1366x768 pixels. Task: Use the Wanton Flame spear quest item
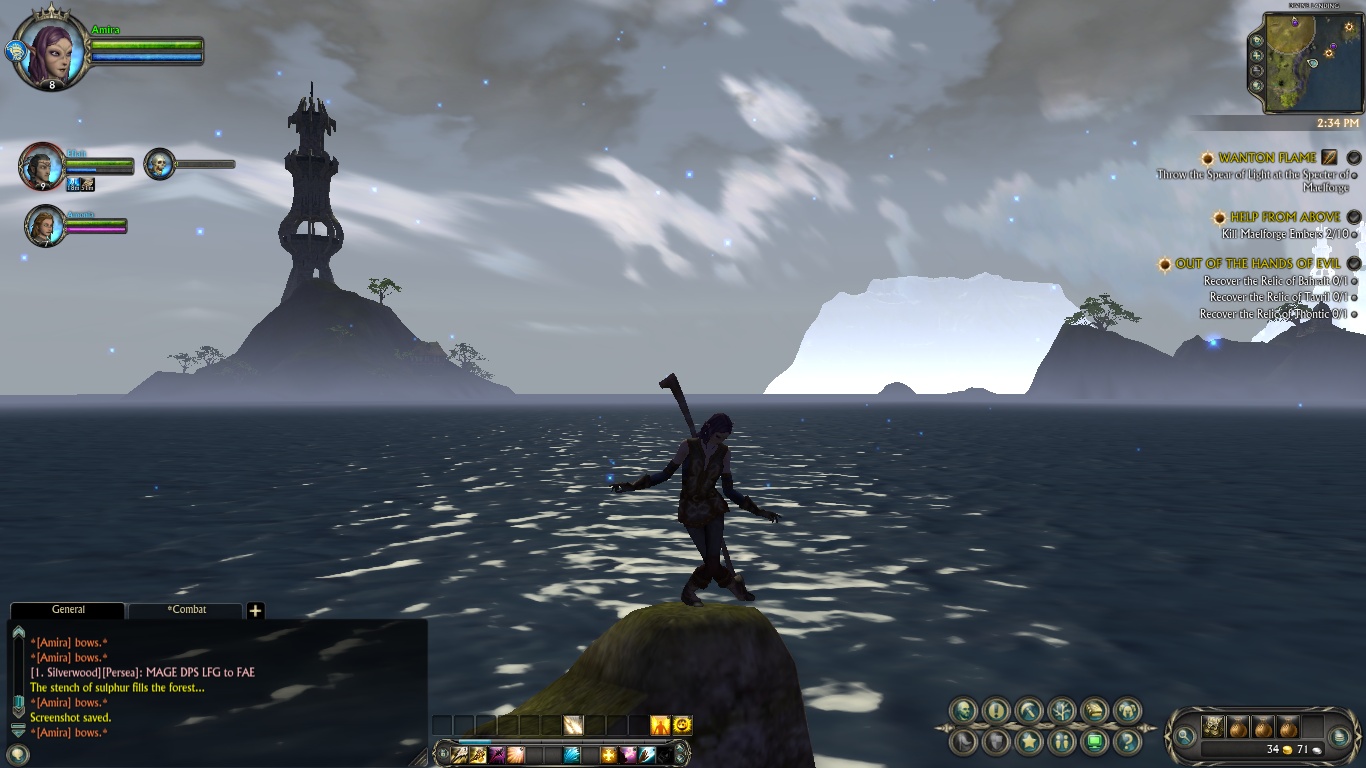click(x=1329, y=157)
